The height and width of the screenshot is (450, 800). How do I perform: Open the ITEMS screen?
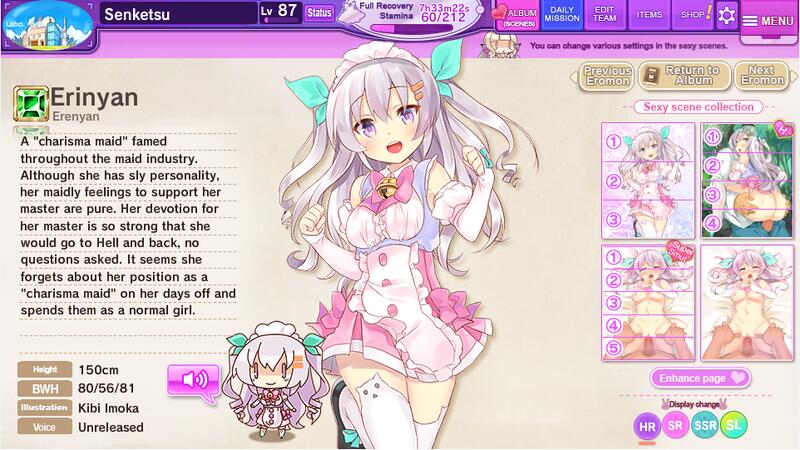tap(649, 14)
